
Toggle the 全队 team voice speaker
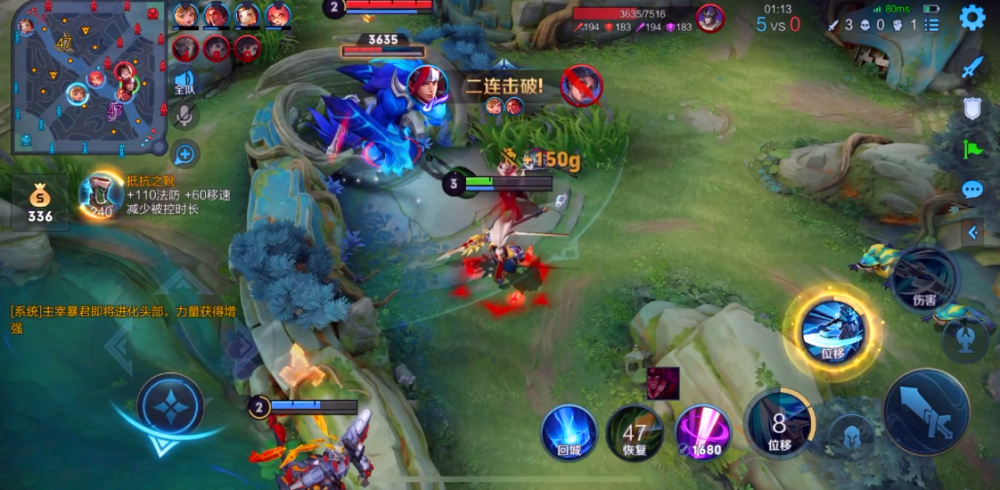click(x=184, y=82)
